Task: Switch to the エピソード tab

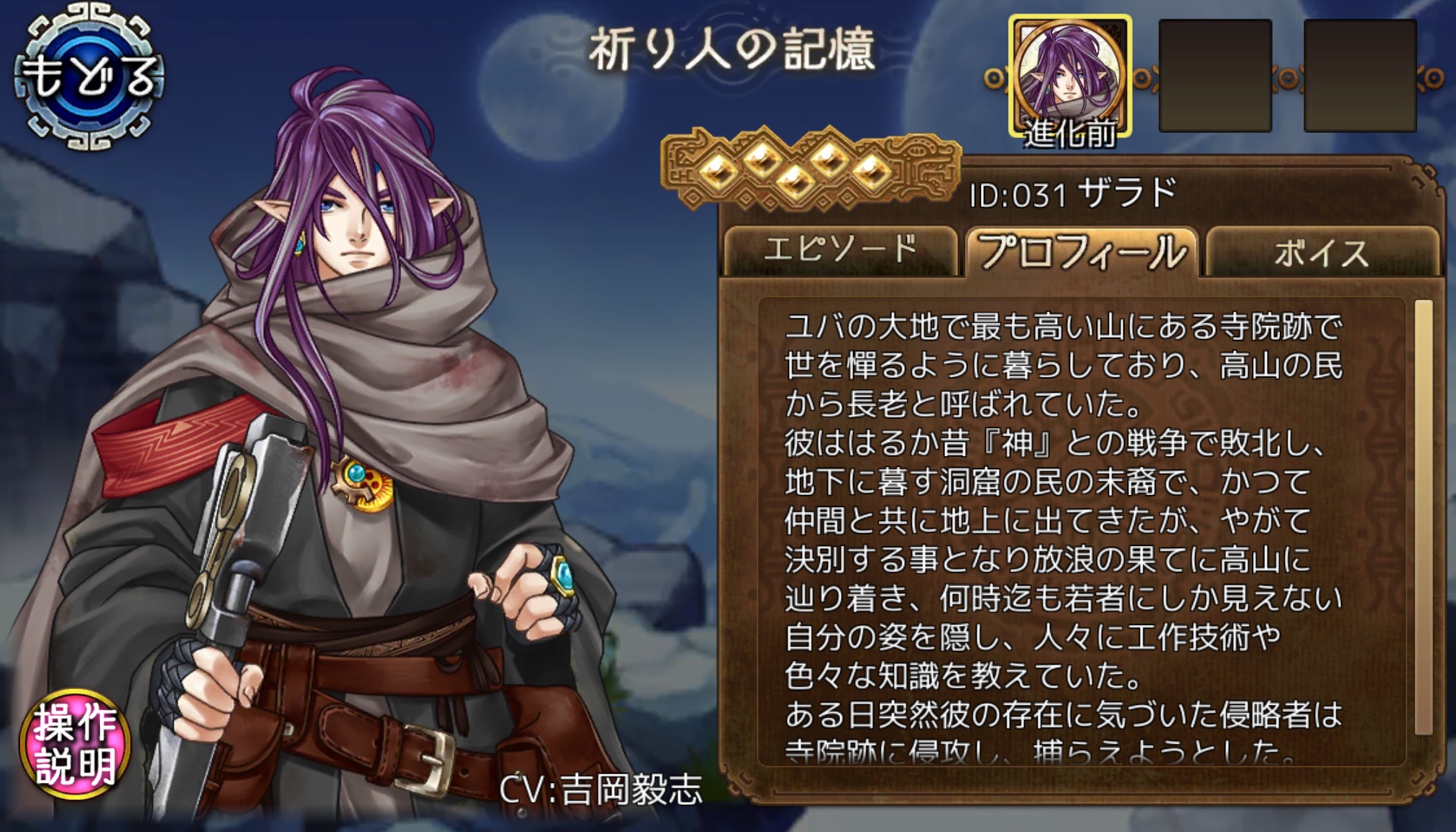Action: pyautogui.click(x=840, y=251)
